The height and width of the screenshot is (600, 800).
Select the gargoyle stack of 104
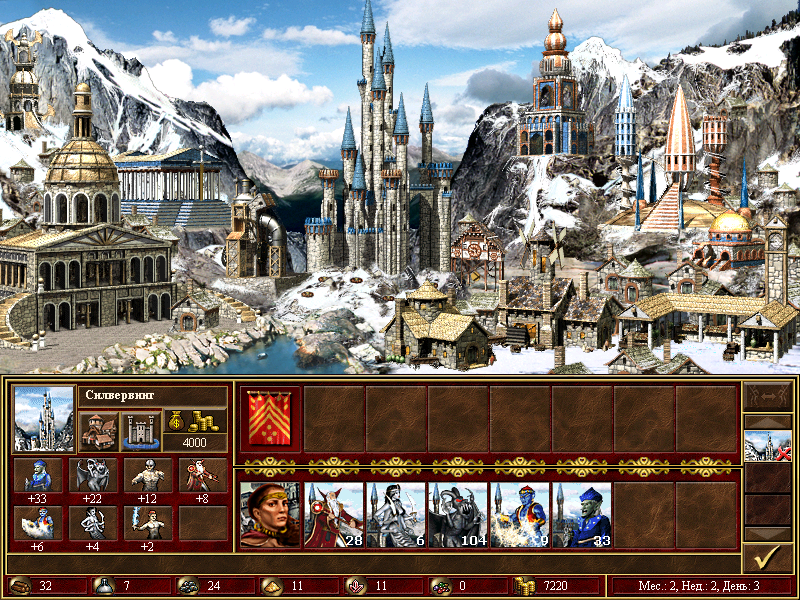click(457, 515)
